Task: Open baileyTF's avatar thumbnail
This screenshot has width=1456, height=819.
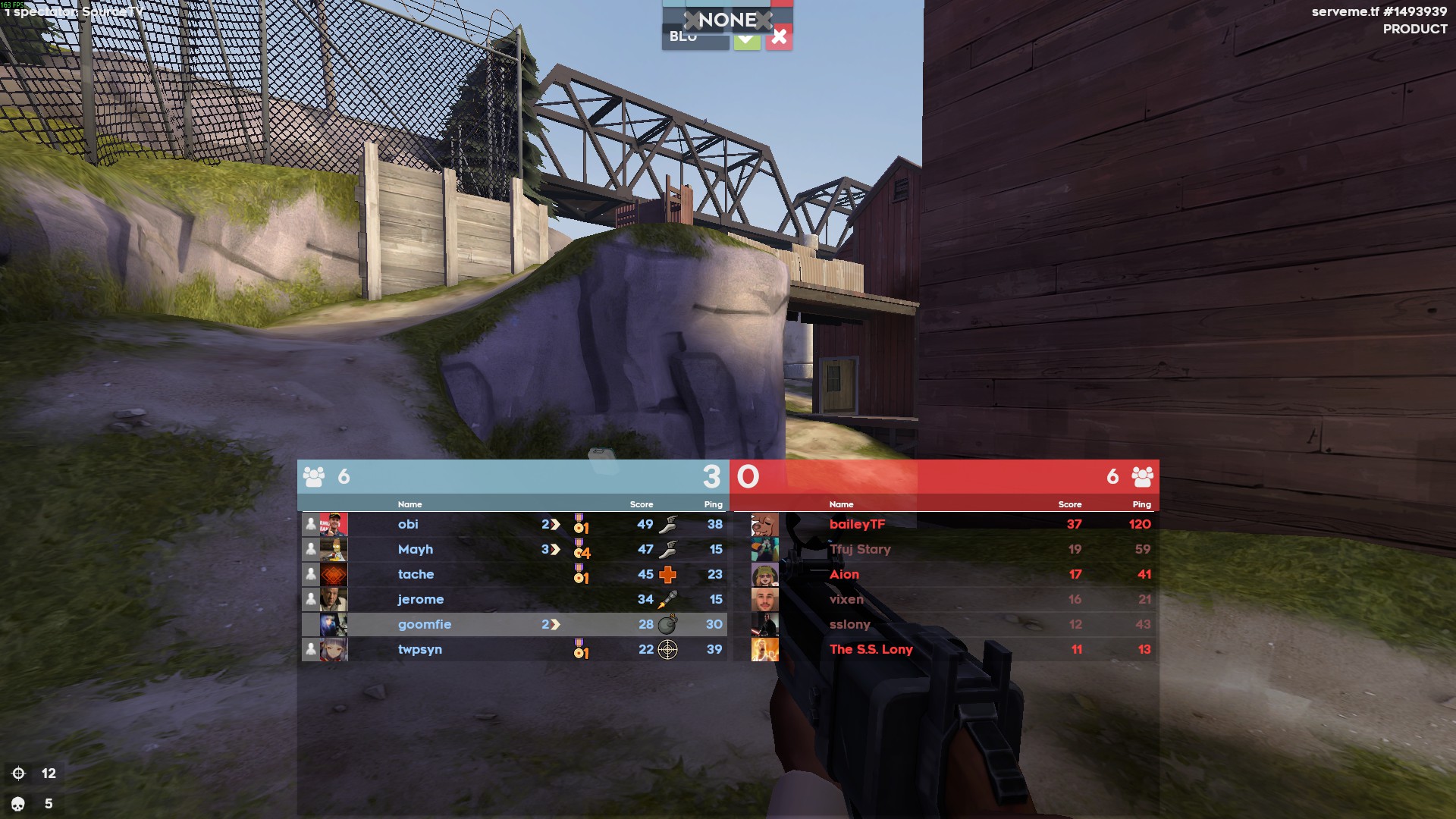Action: coord(764,524)
